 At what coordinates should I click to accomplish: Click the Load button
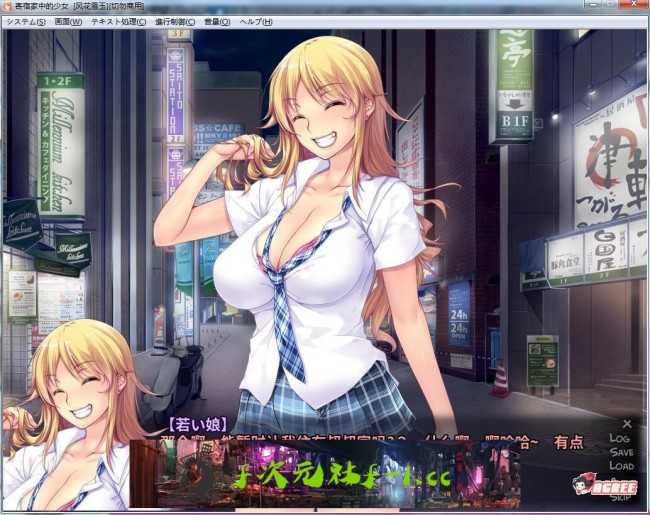(x=621, y=466)
